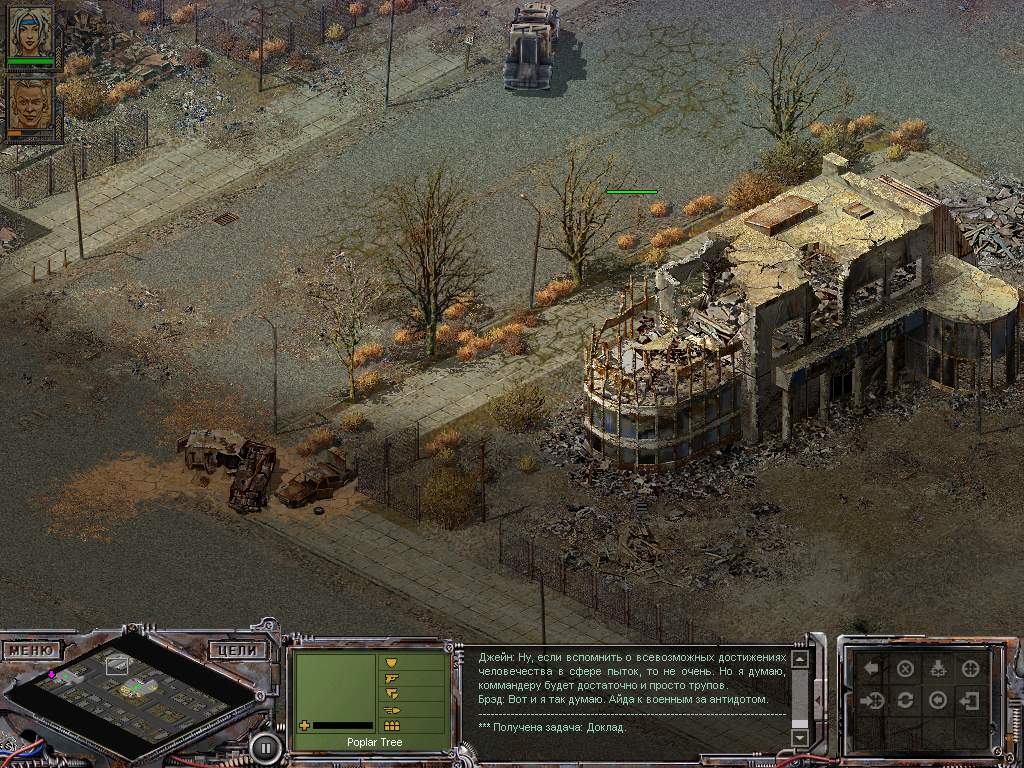Click the shield armor icon in info panel
Image resolution: width=1024 pixels, height=768 pixels.
point(391,662)
